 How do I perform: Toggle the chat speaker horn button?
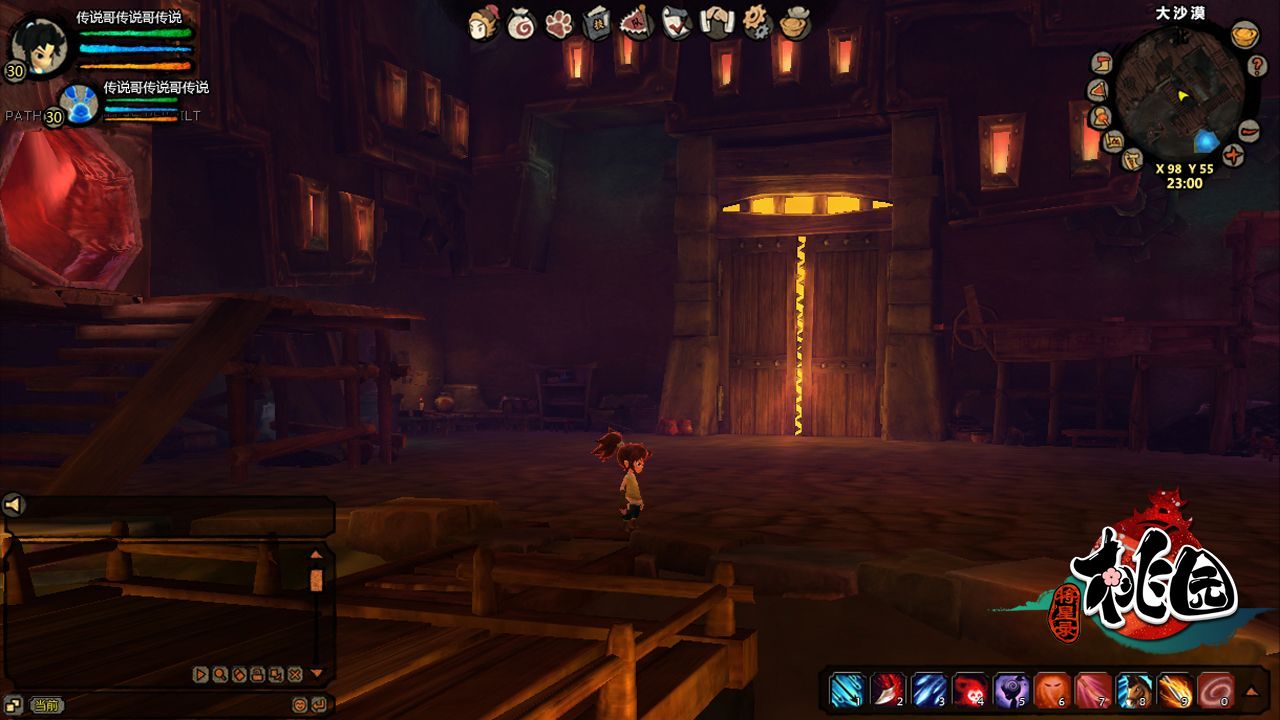[x=14, y=505]
